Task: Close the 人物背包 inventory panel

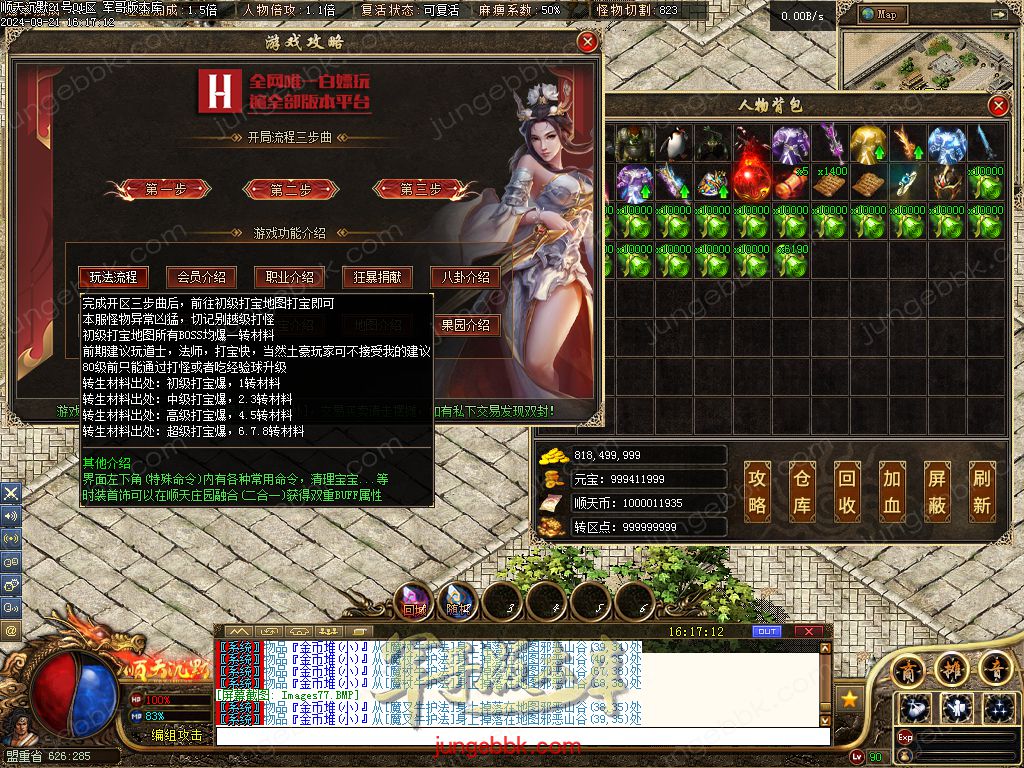Action: (x=998, y=106)
